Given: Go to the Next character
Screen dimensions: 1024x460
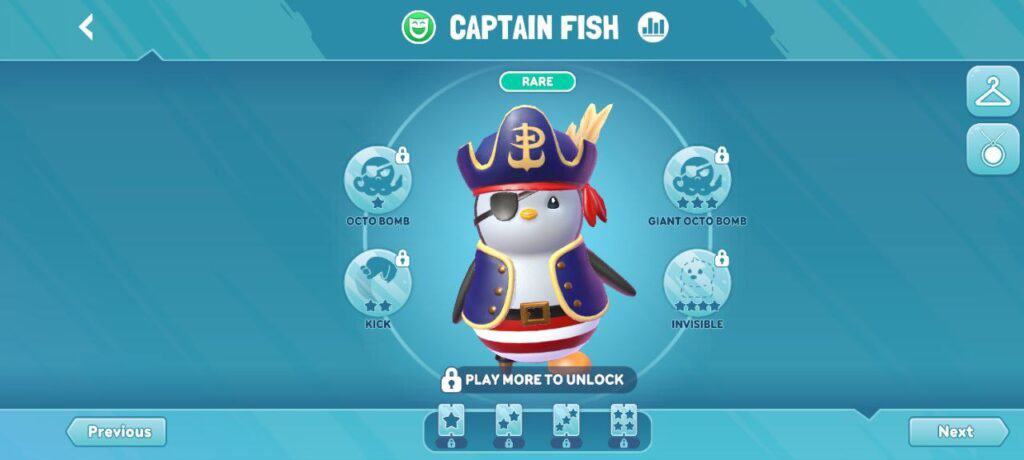Looking at the screenshot, I should [x=956, y=432].
